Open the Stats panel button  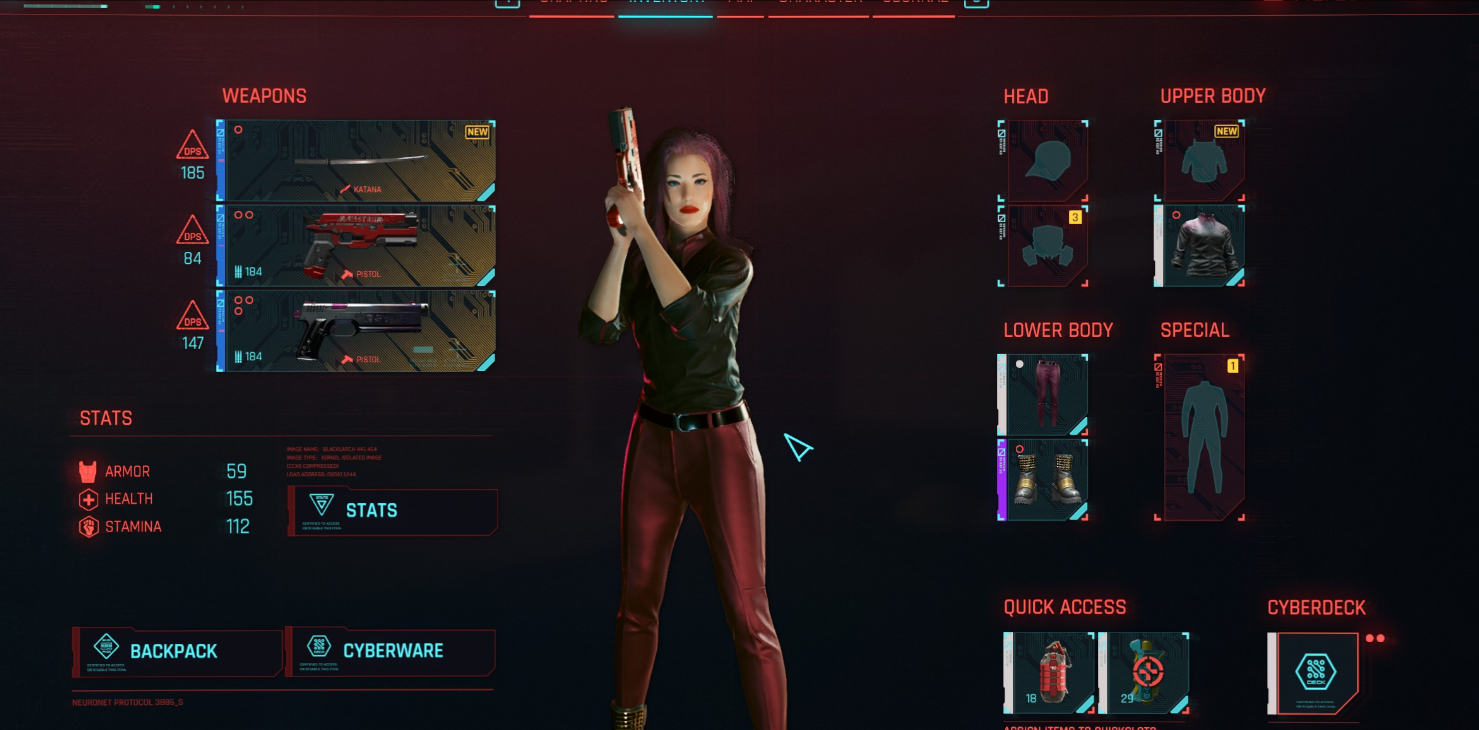pos(392,511)
